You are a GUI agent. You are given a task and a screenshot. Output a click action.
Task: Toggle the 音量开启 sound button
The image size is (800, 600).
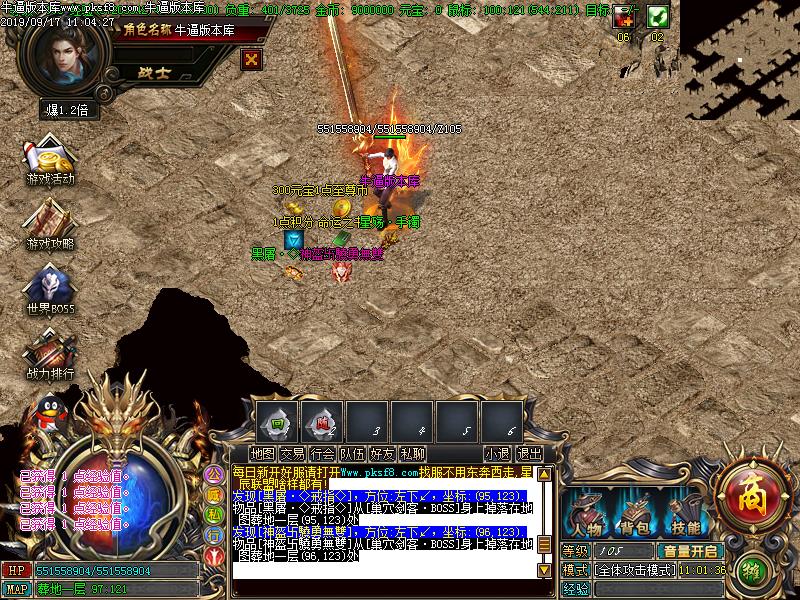point(689,551)
